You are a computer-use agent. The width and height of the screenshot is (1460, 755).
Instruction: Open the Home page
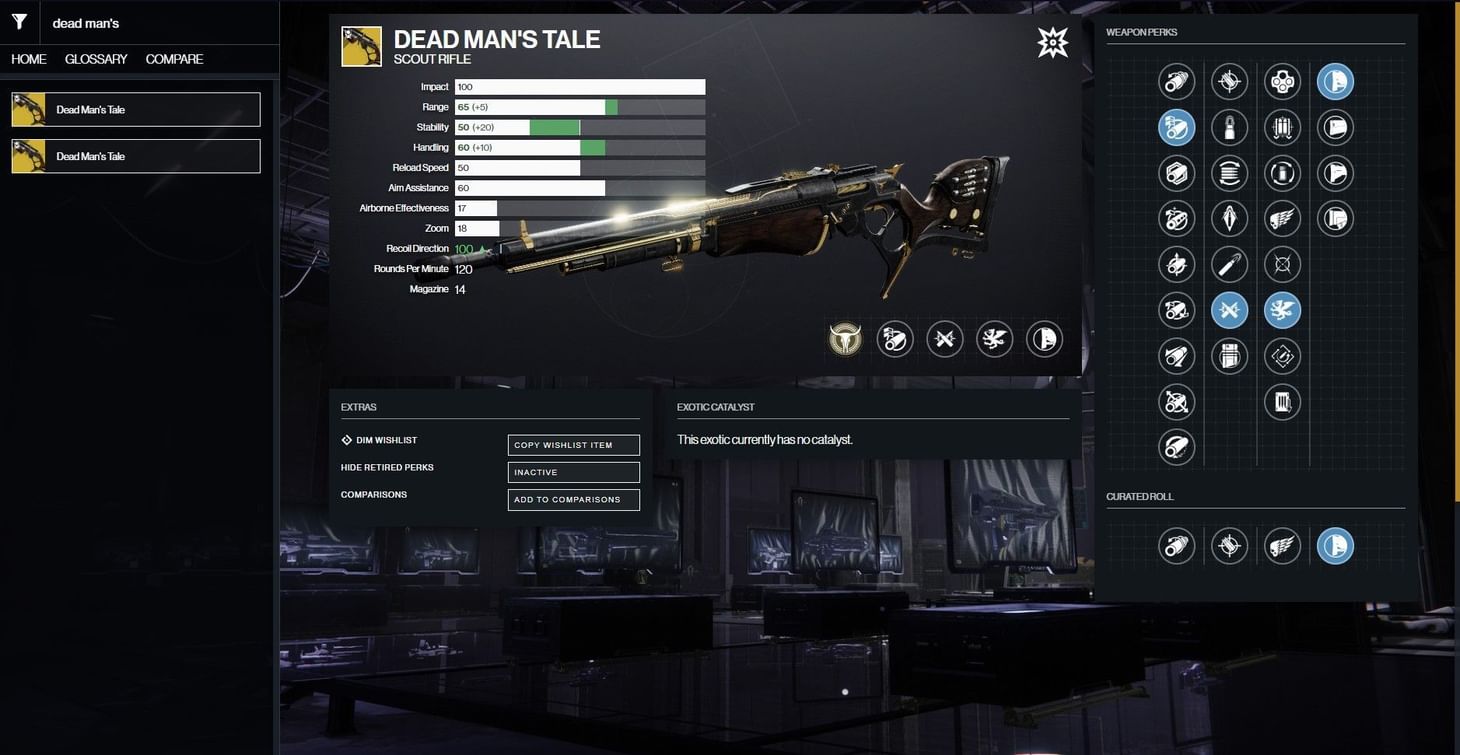27,59
